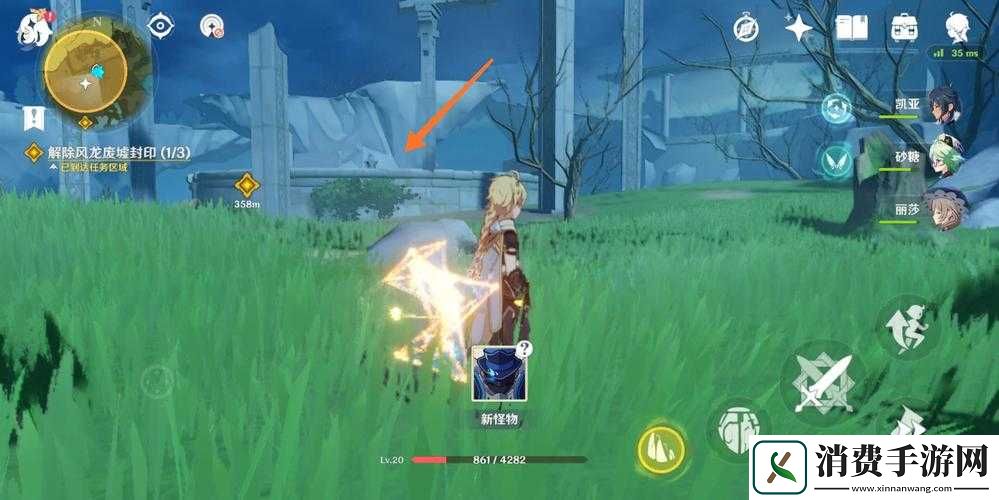Open the target-shaped icon with red badge
Viewport: 999px width, 500px height.
tap(212, 27)
